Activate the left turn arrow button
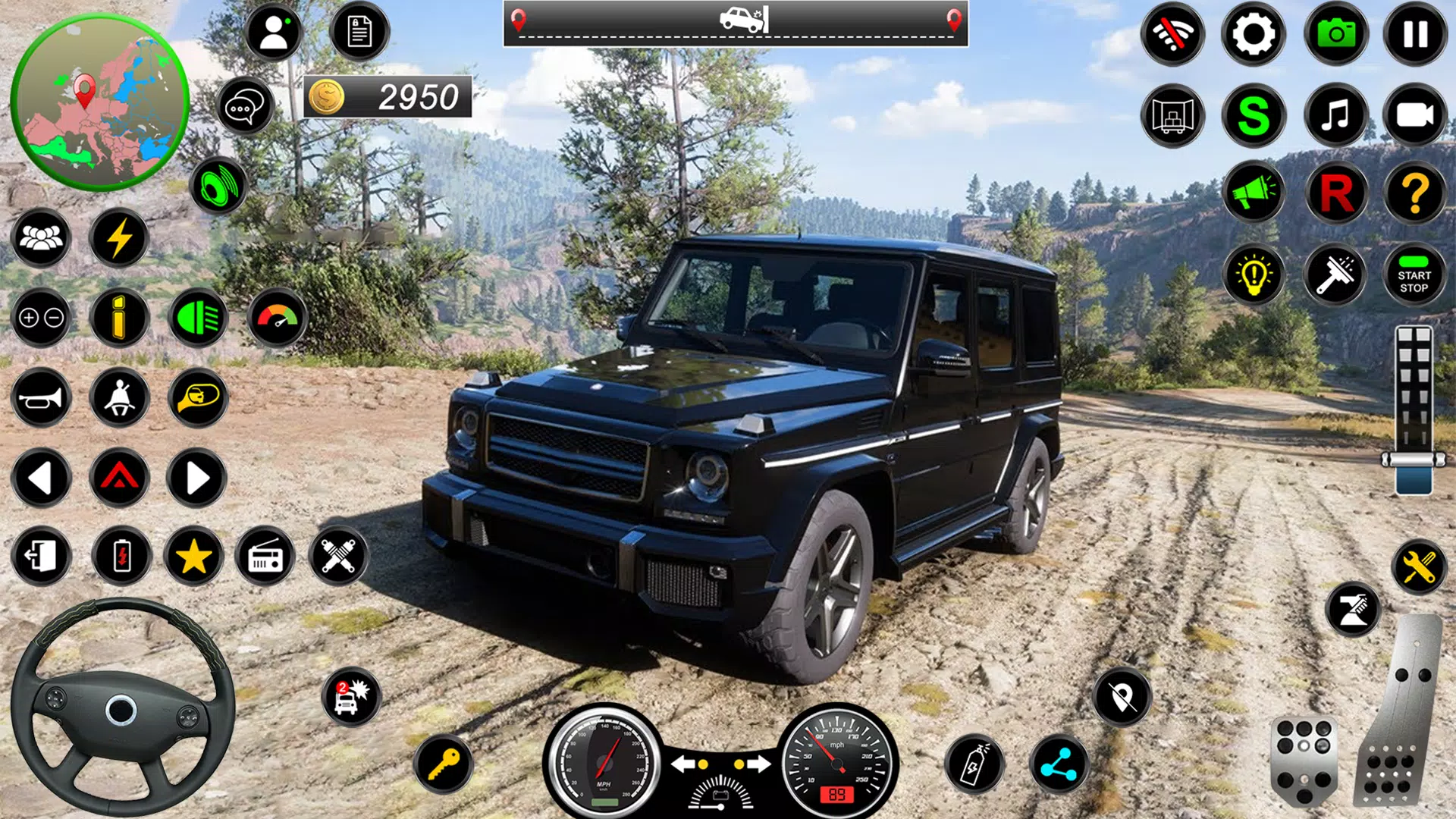Screen dimensions: 1456x819 (x=41, y=479)
